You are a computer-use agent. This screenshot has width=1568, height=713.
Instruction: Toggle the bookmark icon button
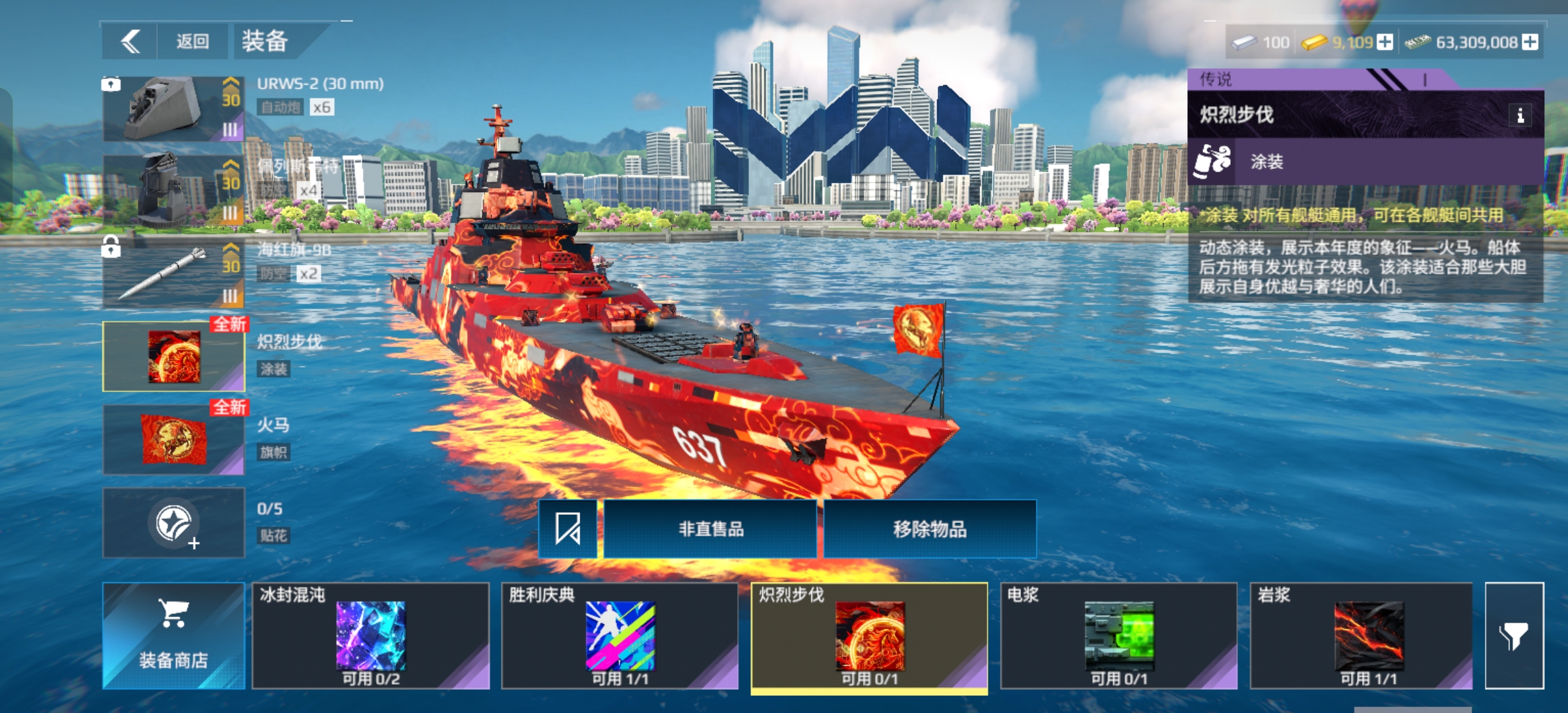[x=568, y=529]
